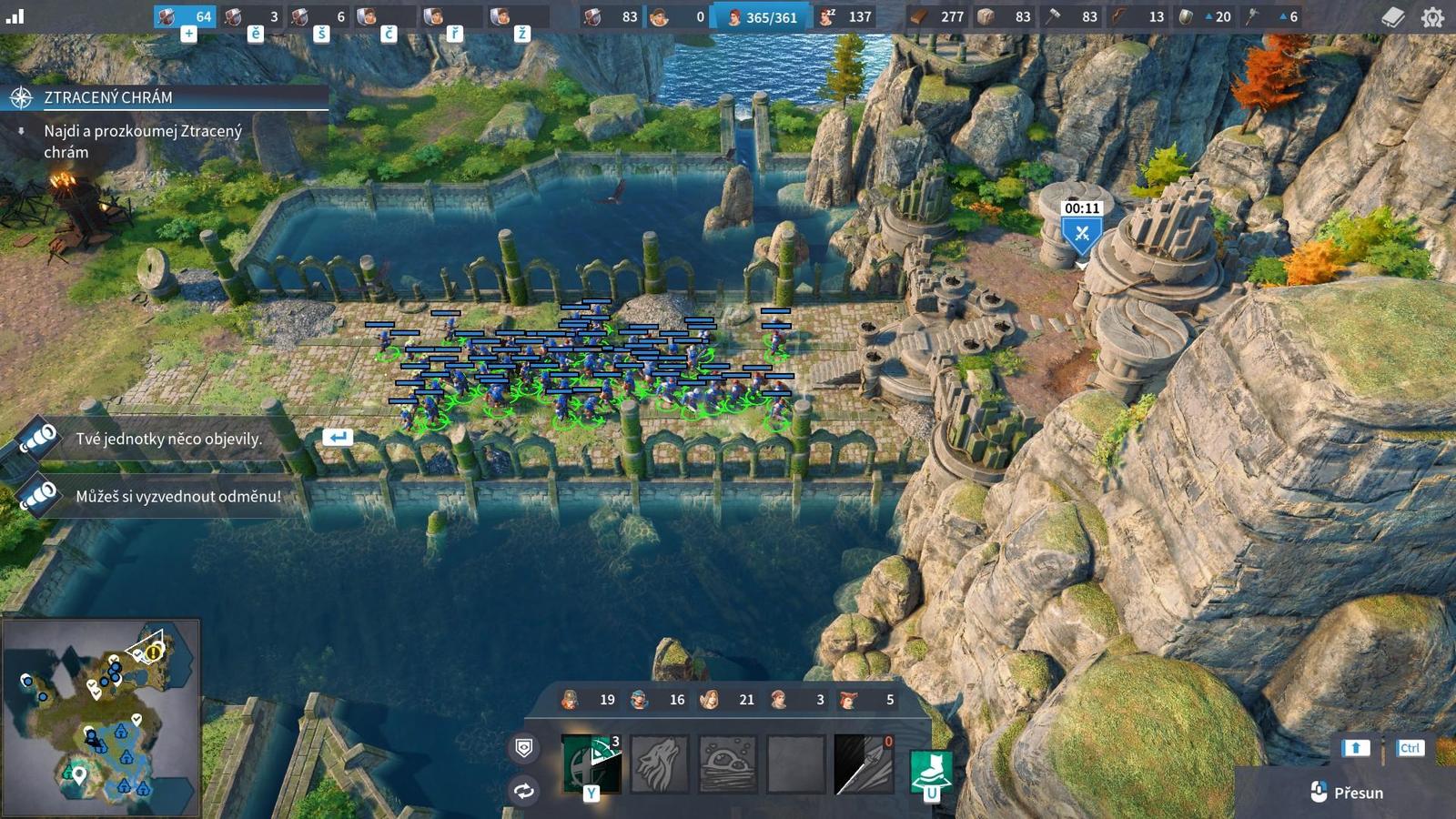
Task: Activate the arrow volley ability
Action: (x=863, y=763)
